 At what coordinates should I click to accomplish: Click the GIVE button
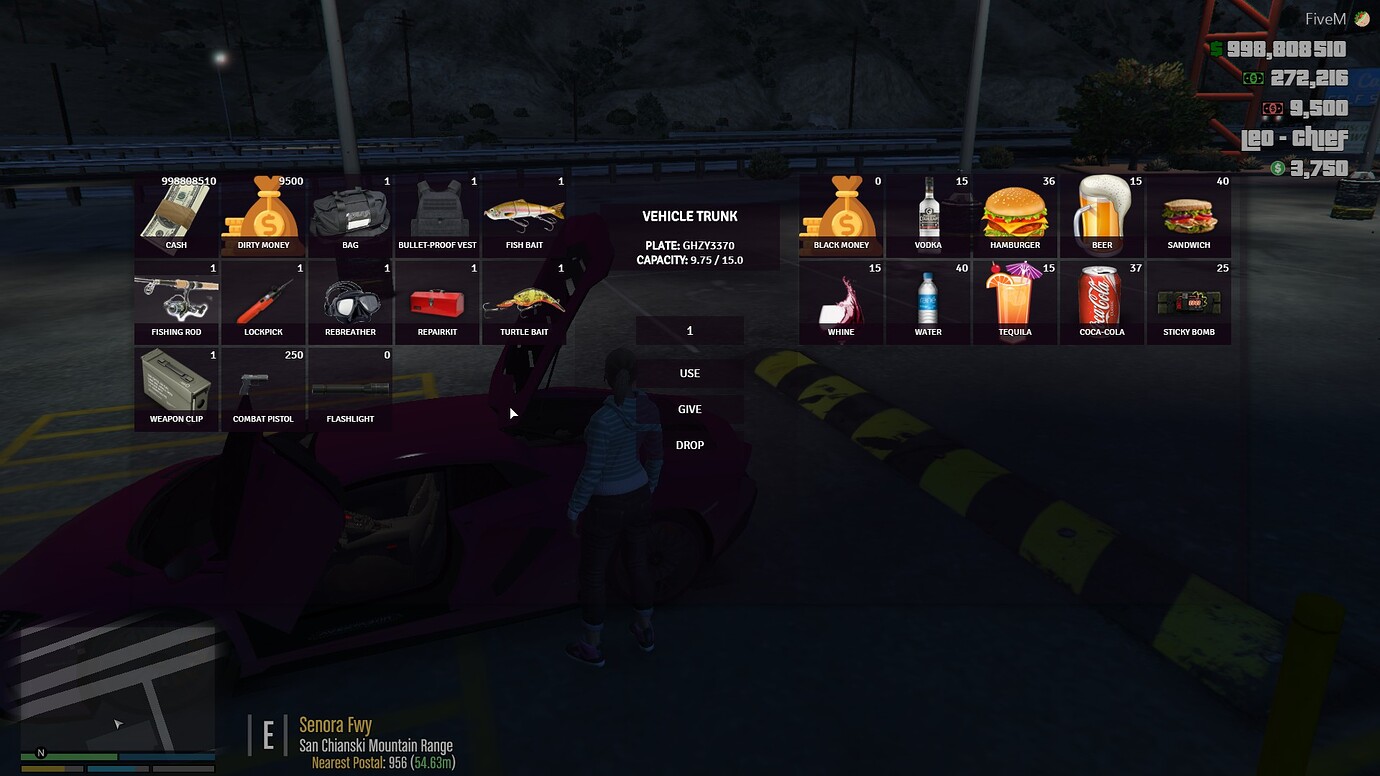pyautogui.click(x=690, y=409)
